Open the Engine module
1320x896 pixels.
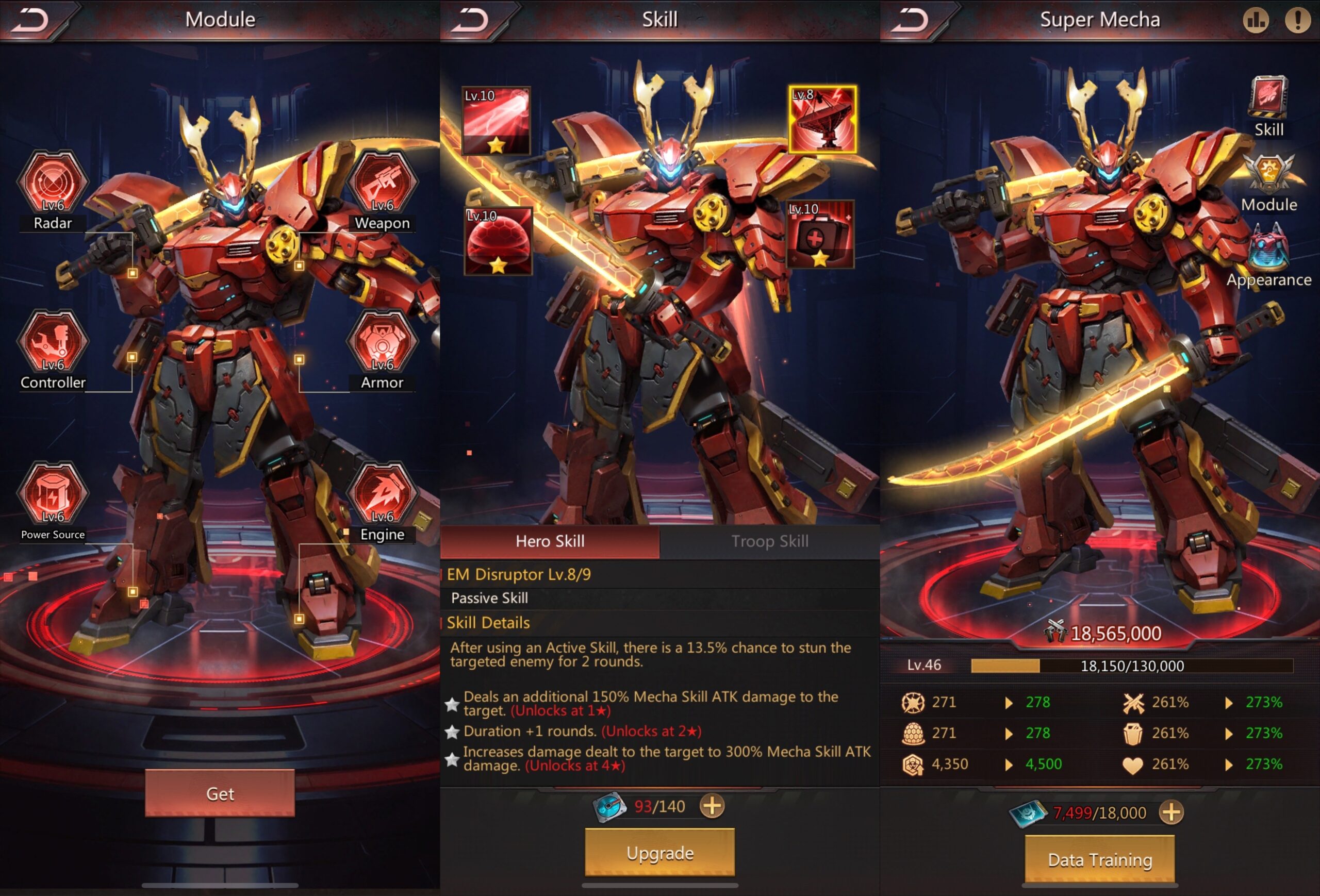pos(382,494)
